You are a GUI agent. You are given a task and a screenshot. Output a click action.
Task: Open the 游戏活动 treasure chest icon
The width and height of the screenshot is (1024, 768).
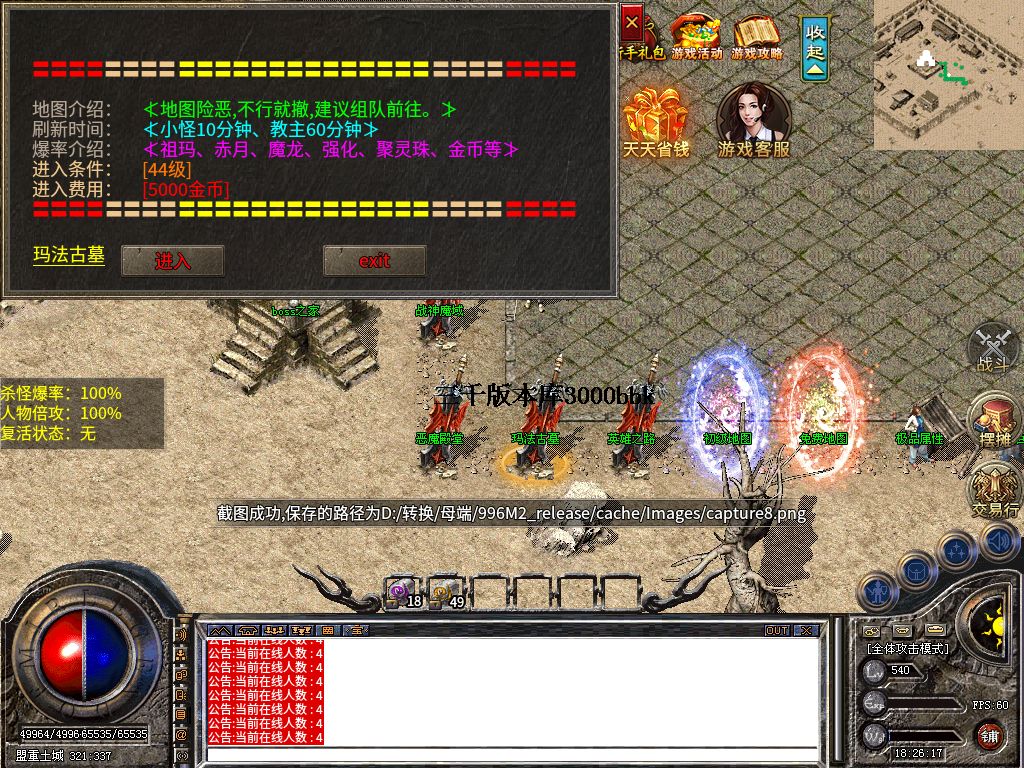click(697, 37)
